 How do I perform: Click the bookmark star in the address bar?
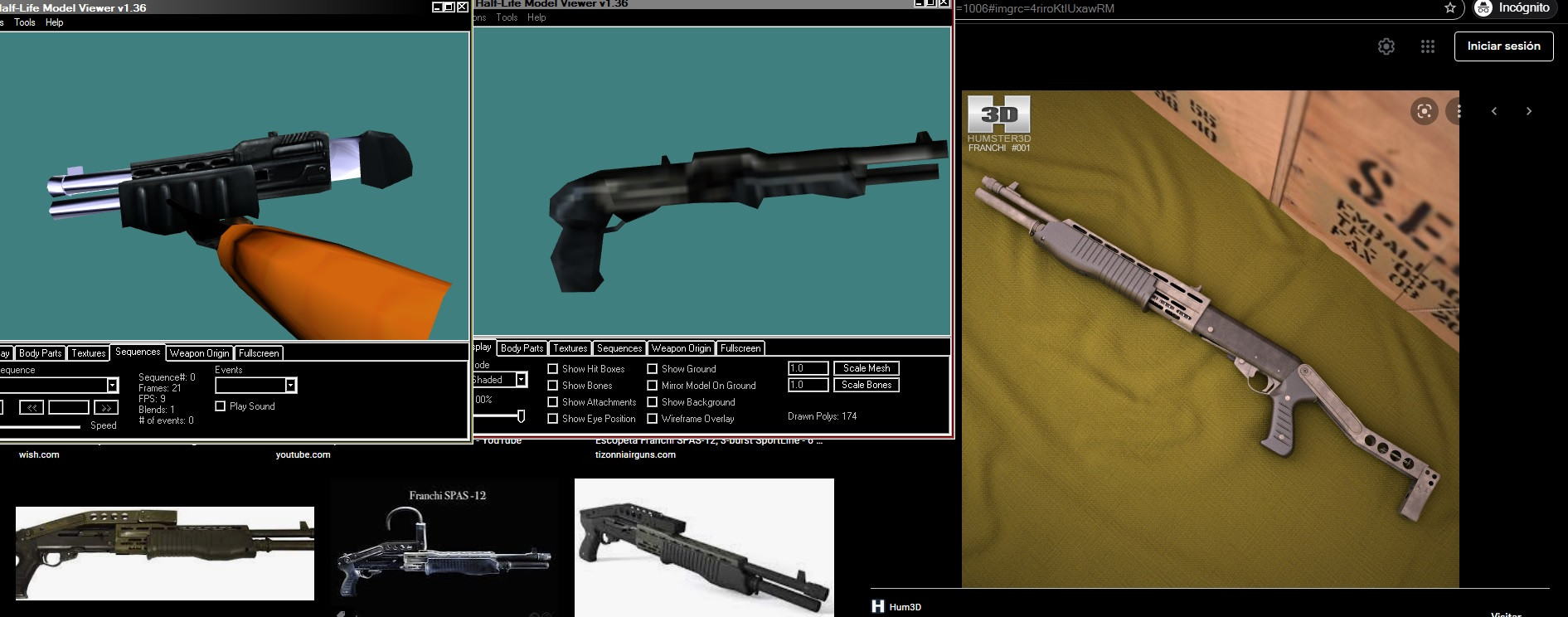(1449, 9)
